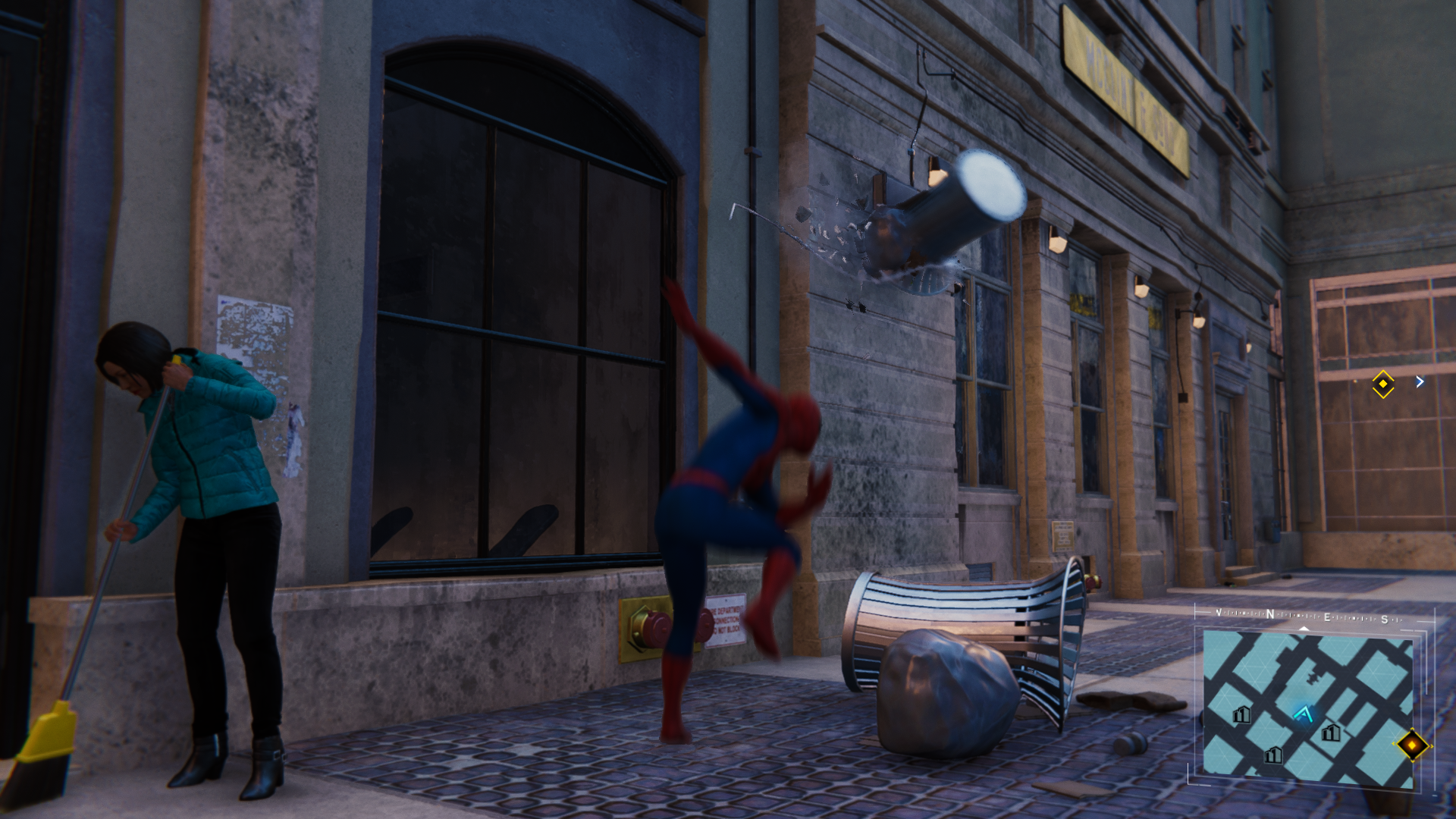
Task: Click the yellow objective waypoint marker in the world view
Action: [1382, 384]
